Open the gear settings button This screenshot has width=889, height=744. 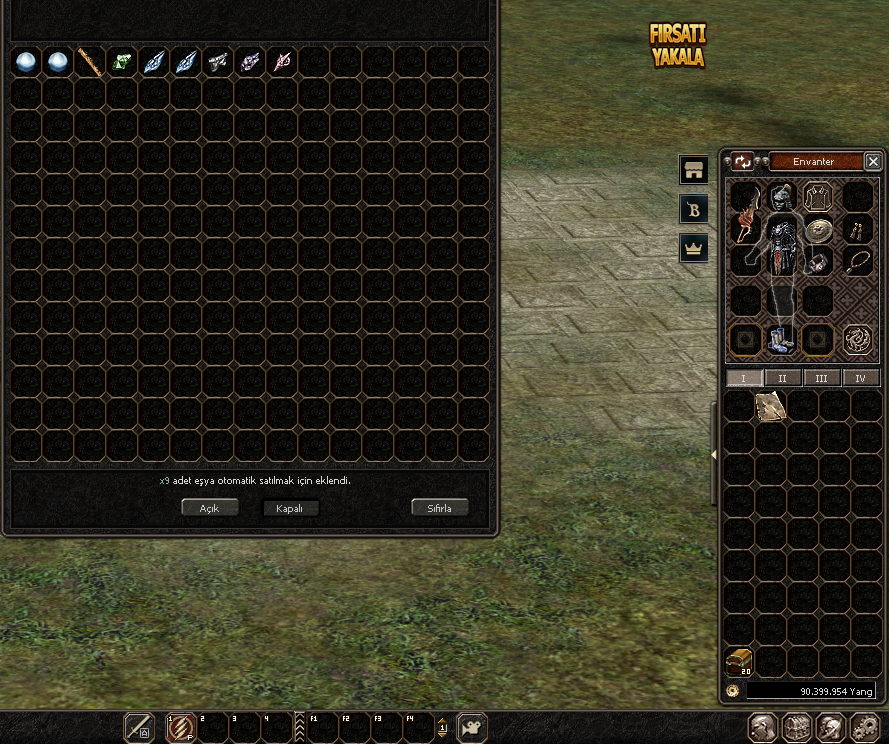(864, 727)
